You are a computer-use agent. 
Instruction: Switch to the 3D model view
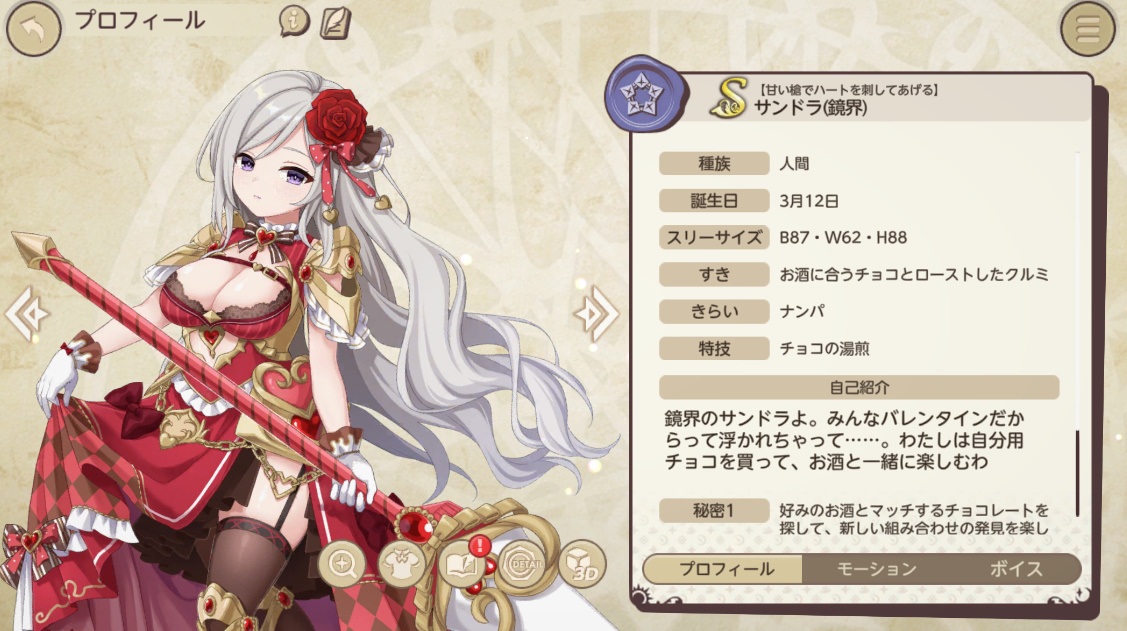click(x=581, y=565)
